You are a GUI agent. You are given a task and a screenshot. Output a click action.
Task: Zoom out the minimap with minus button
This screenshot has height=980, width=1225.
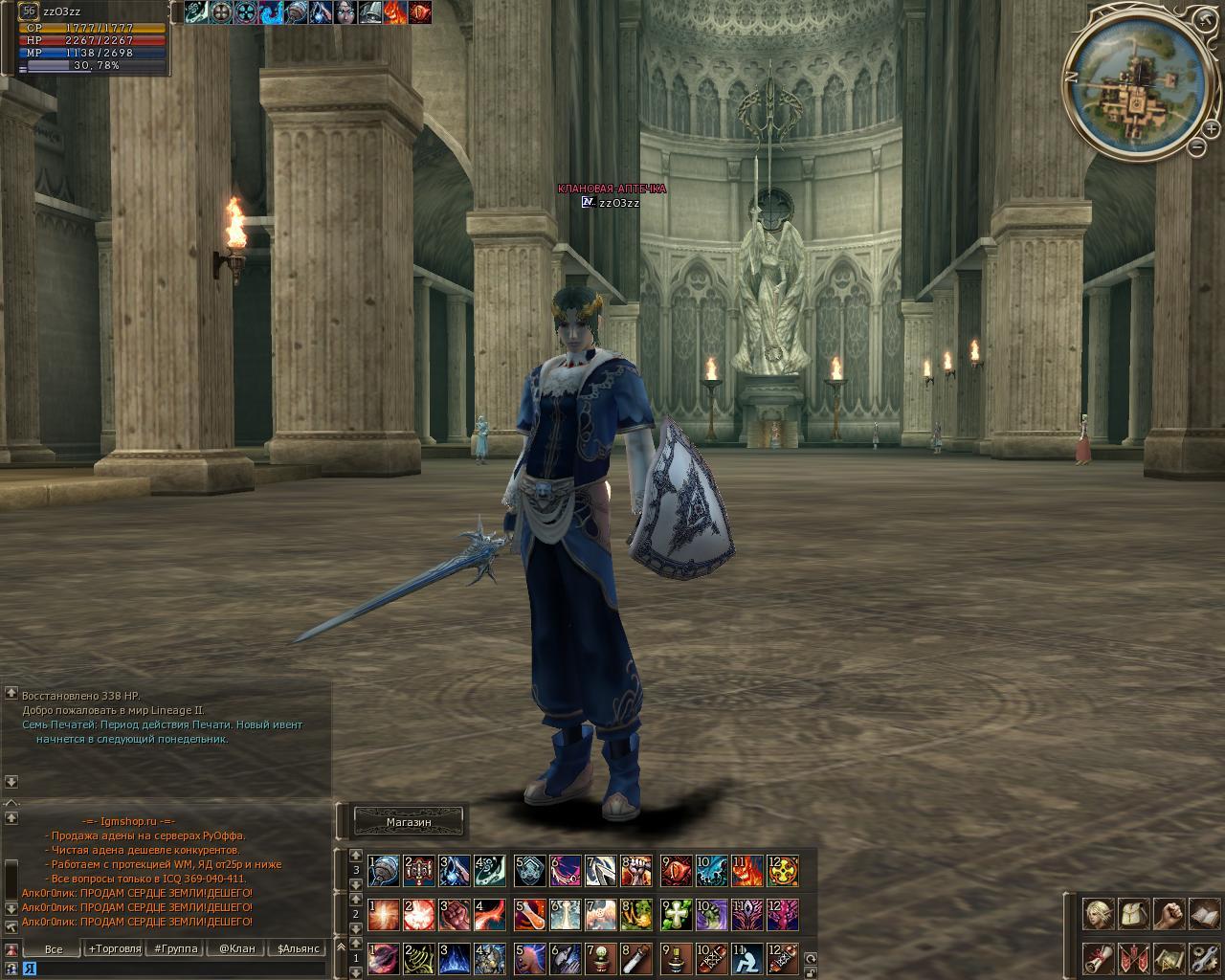[1197, 146]
